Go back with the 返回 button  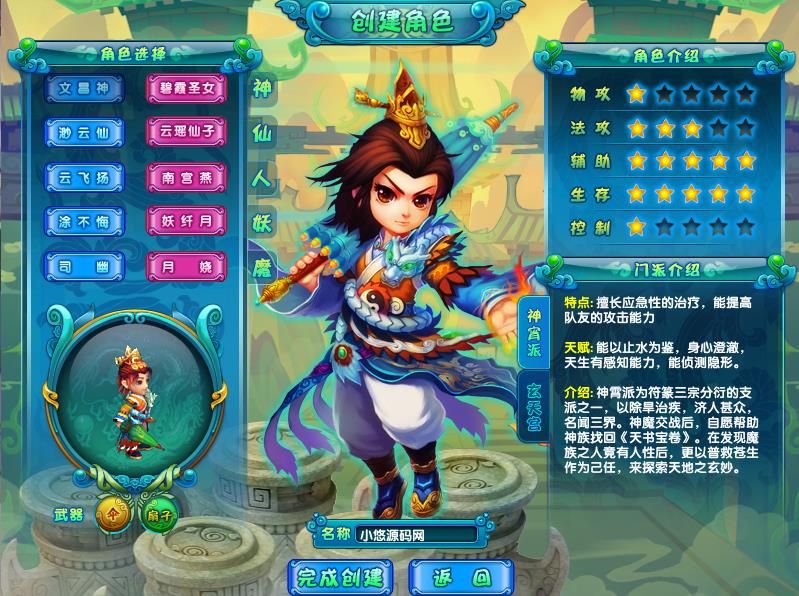click(x=460, y=577)
